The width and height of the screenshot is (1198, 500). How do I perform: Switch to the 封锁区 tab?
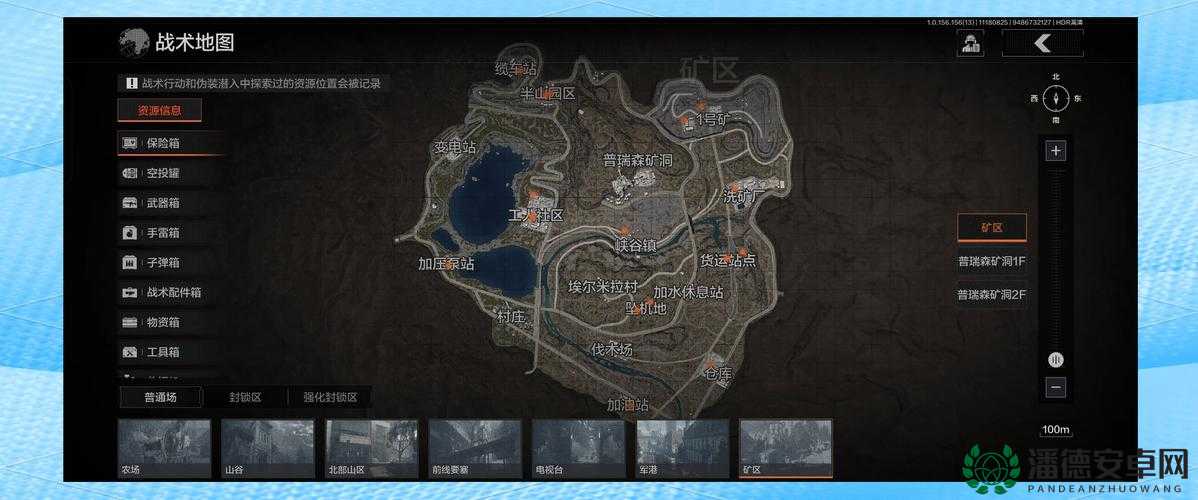coord(245,397)
